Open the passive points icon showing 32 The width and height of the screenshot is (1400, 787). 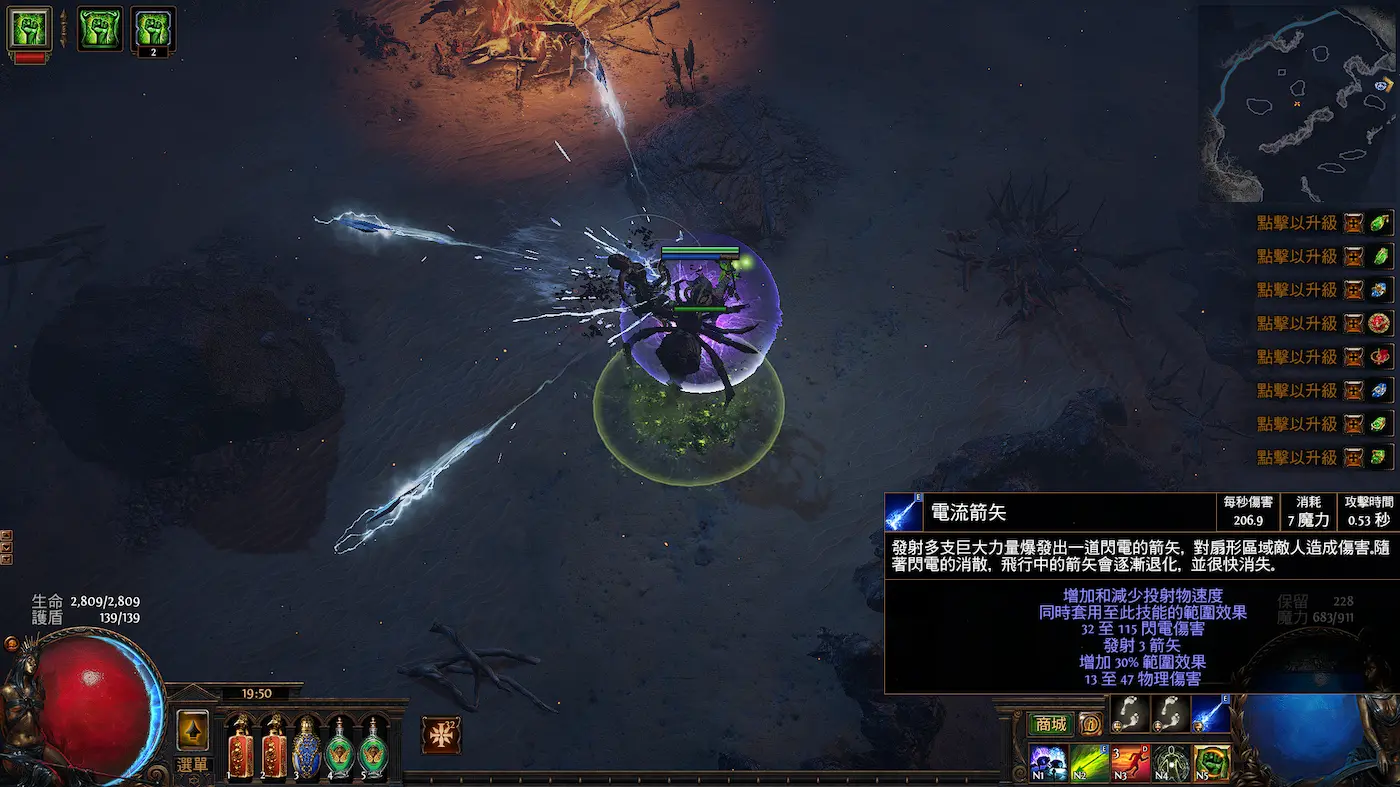click(440, 734)
